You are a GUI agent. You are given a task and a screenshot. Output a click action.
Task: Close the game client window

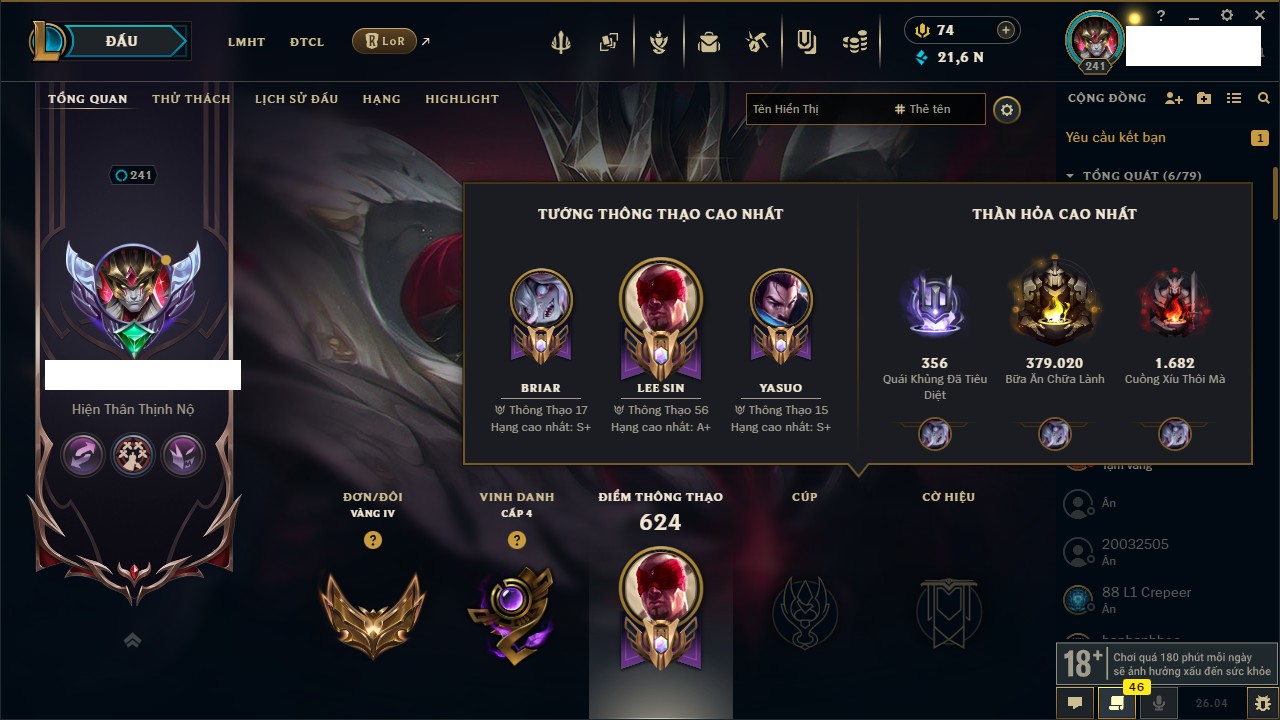click(x=1258, y=15)
